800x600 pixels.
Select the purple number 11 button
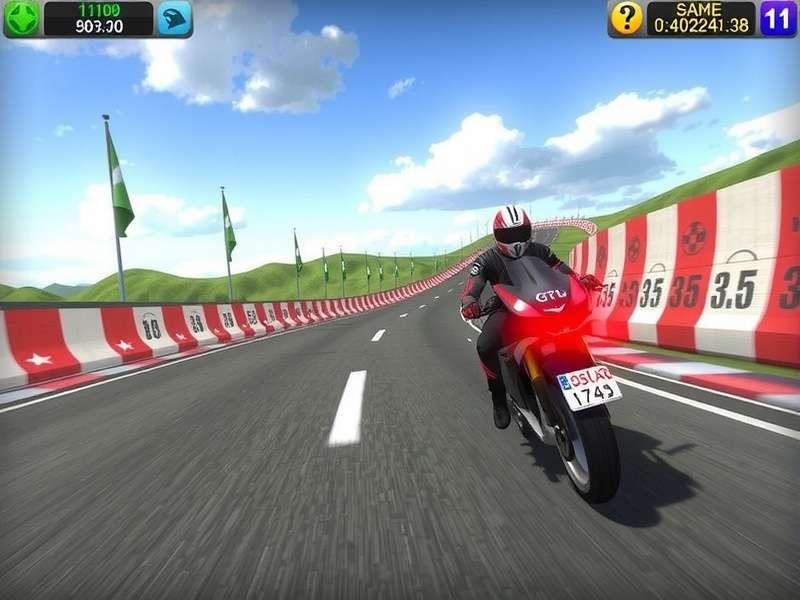coord(778,18)
